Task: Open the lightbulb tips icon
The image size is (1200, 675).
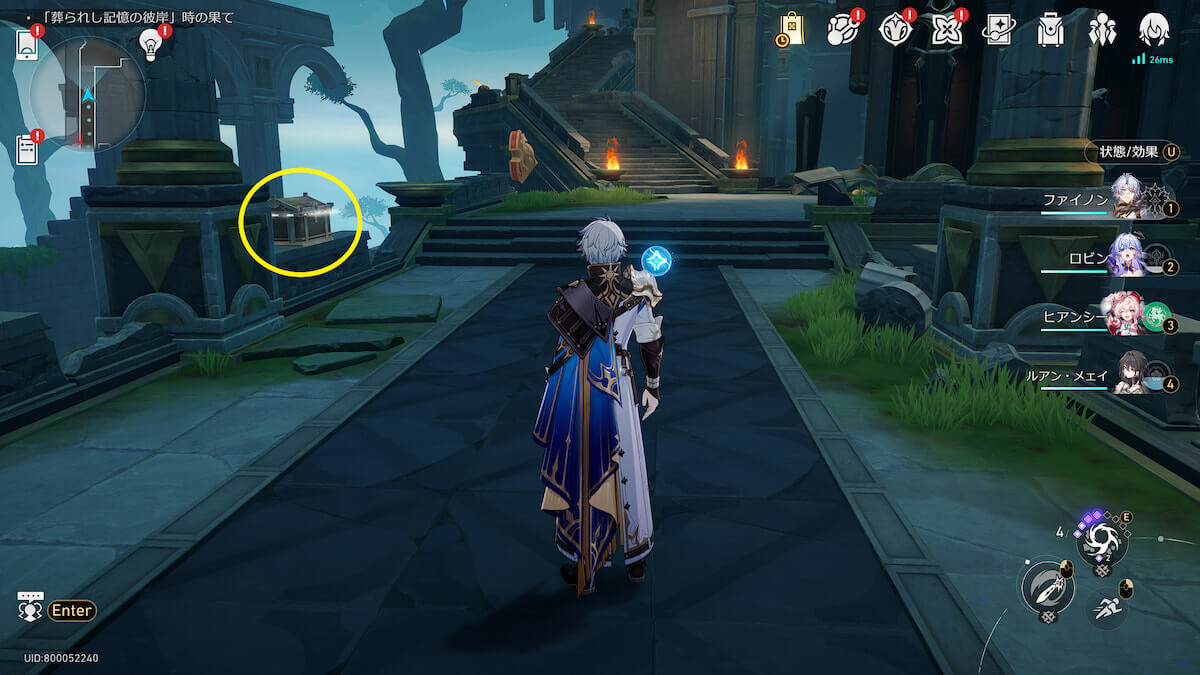Action: tap(151, 44)
